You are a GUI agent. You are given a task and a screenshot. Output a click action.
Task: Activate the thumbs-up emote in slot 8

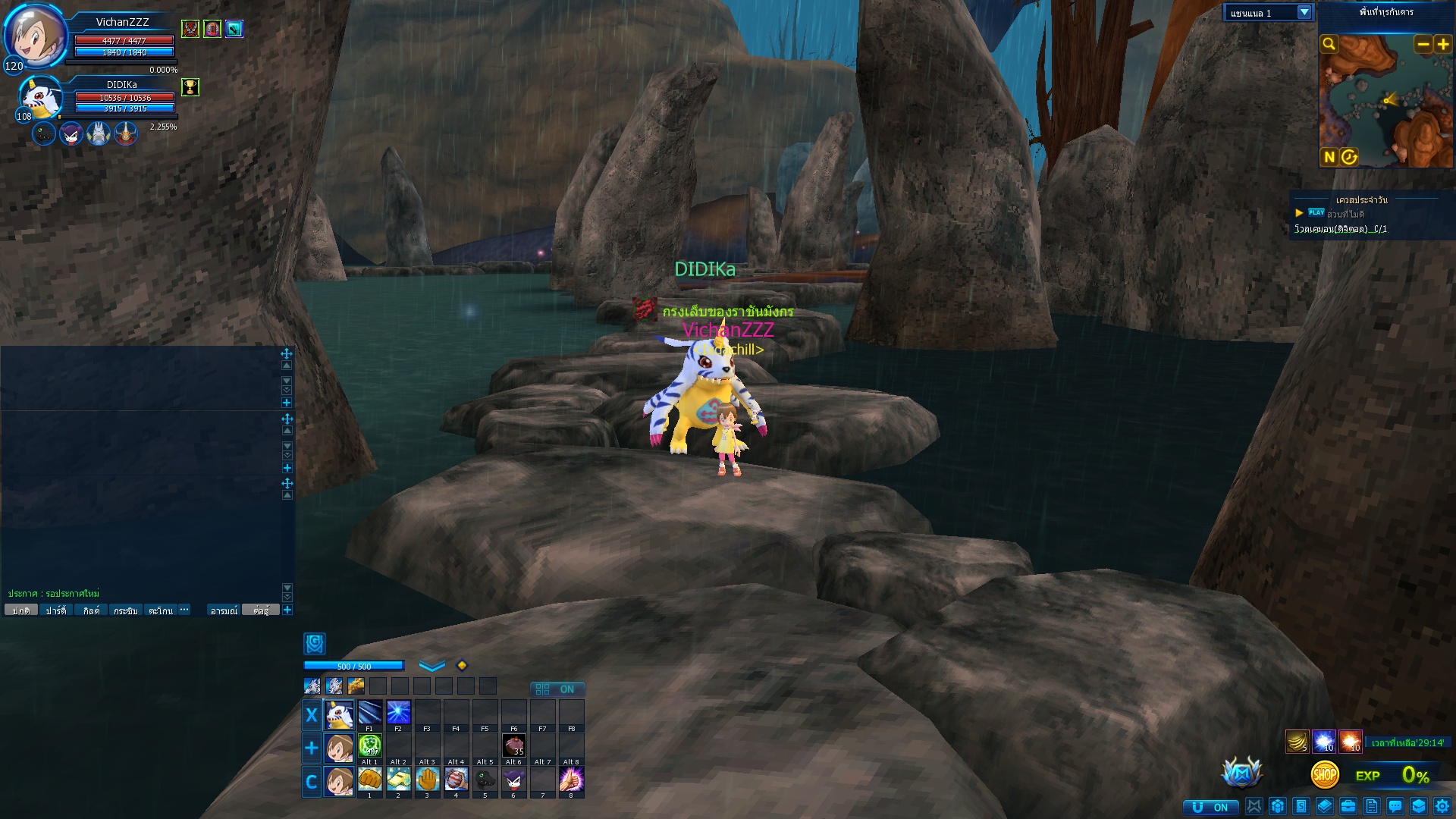click(571, 779)
